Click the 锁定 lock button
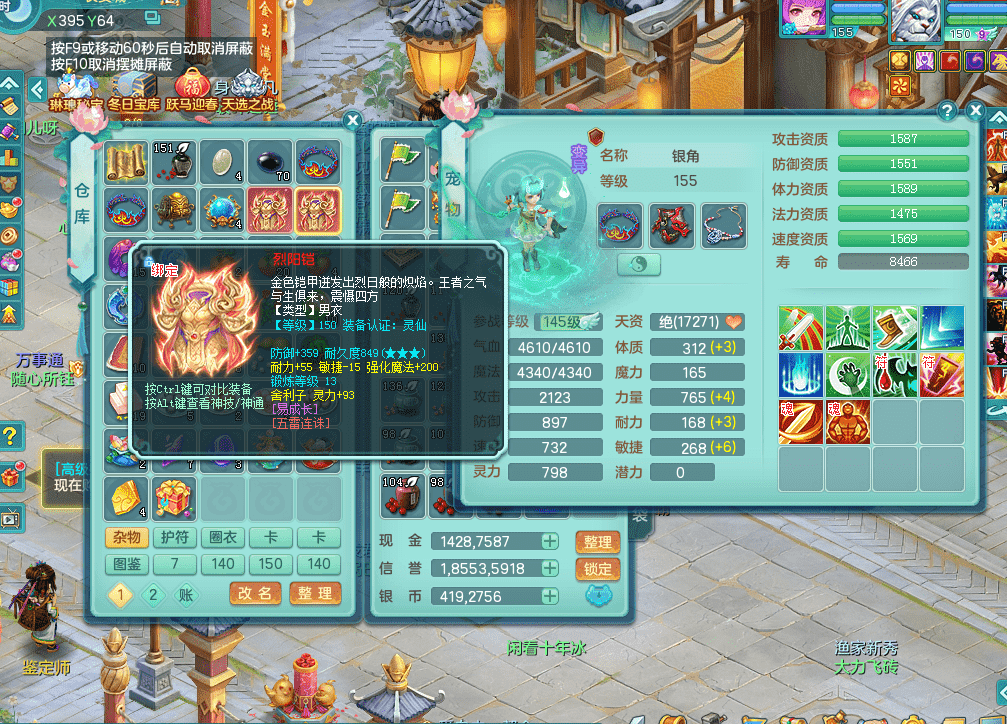Image resolution: width=1007 pixels, height=724 pixels. coord(597,569)
